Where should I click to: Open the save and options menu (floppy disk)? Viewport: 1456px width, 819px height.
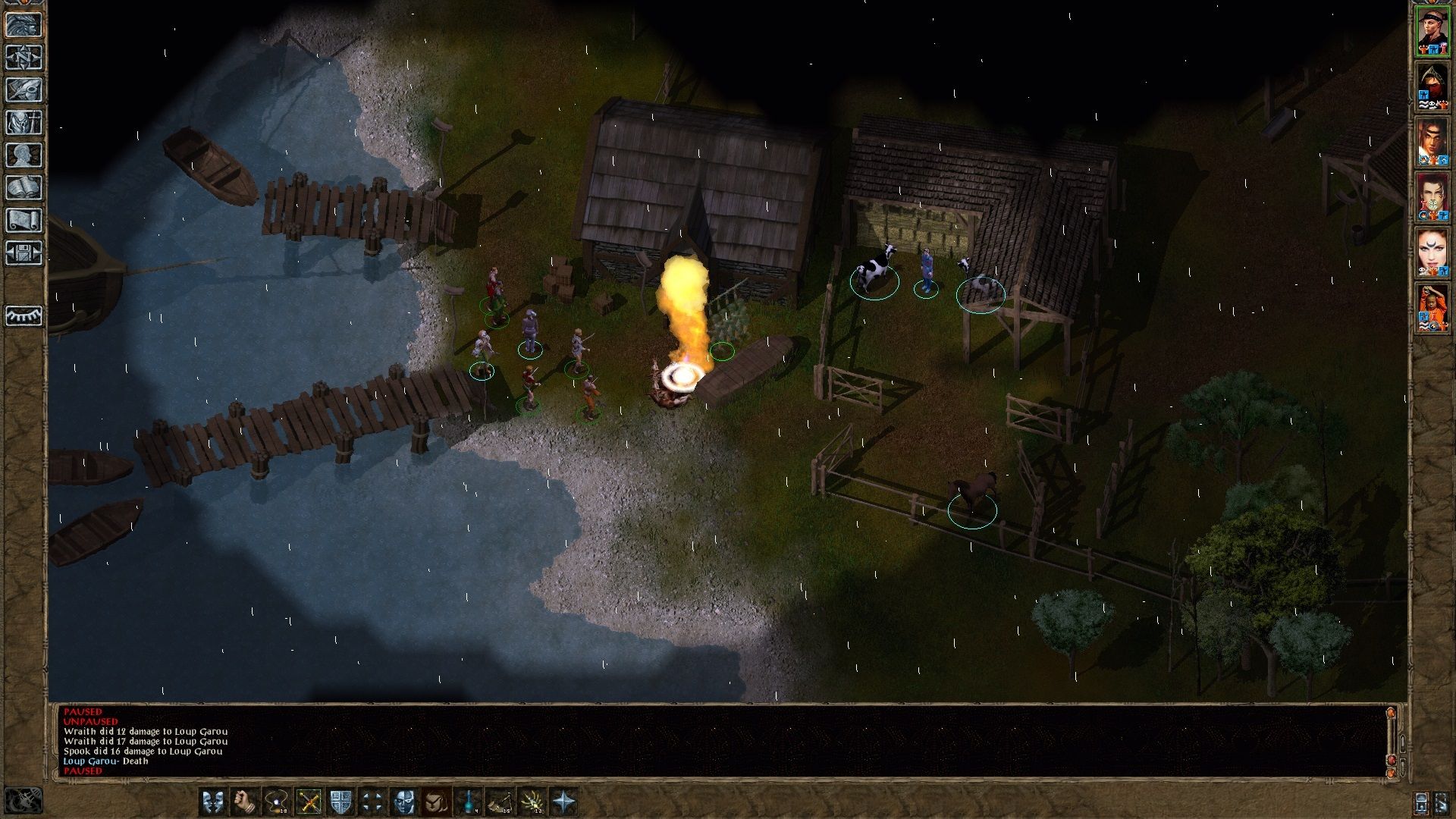(x=24, y=253)
